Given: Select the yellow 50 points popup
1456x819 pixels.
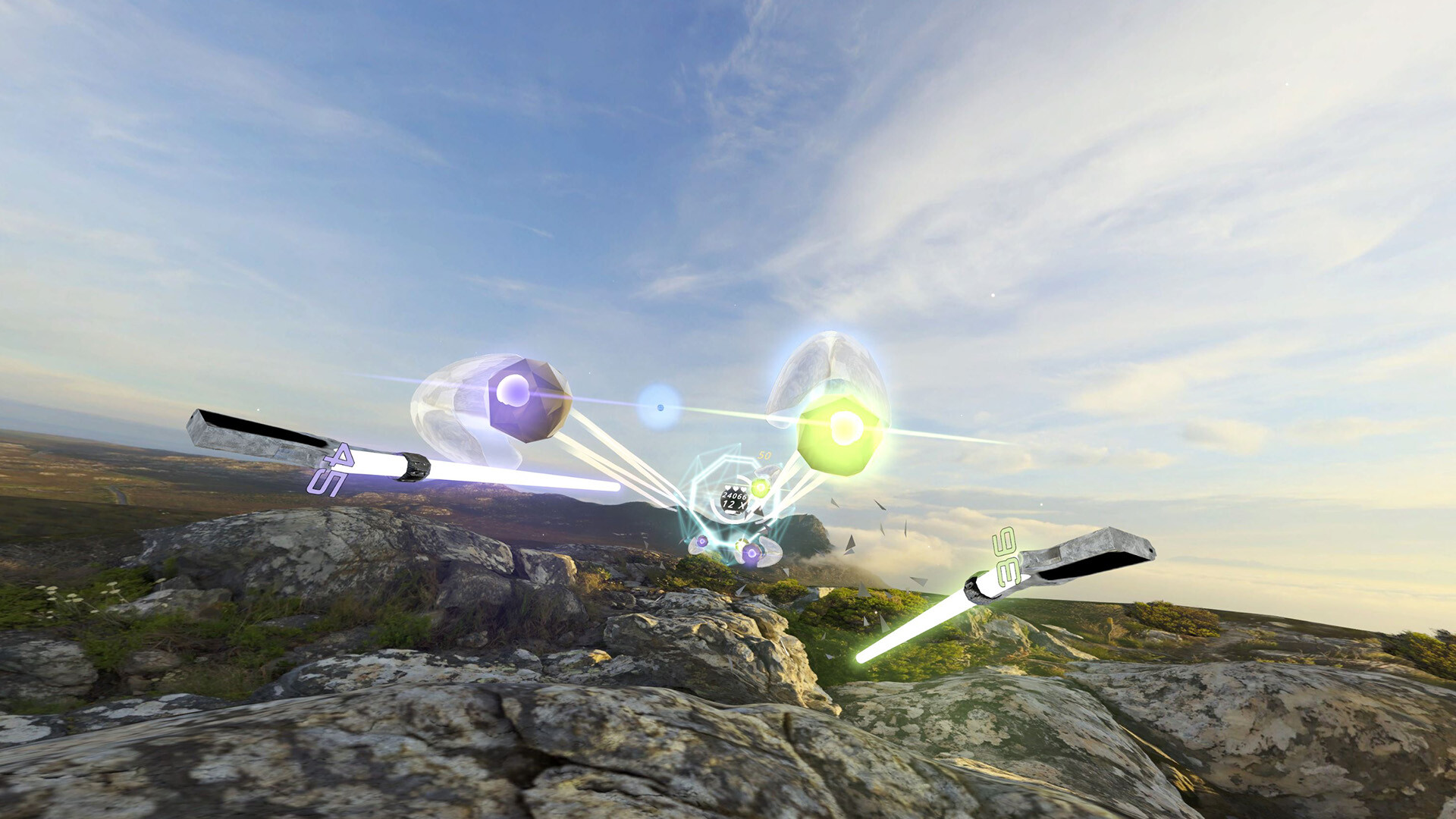Looking at the screenshot, I should pos(764,455).
